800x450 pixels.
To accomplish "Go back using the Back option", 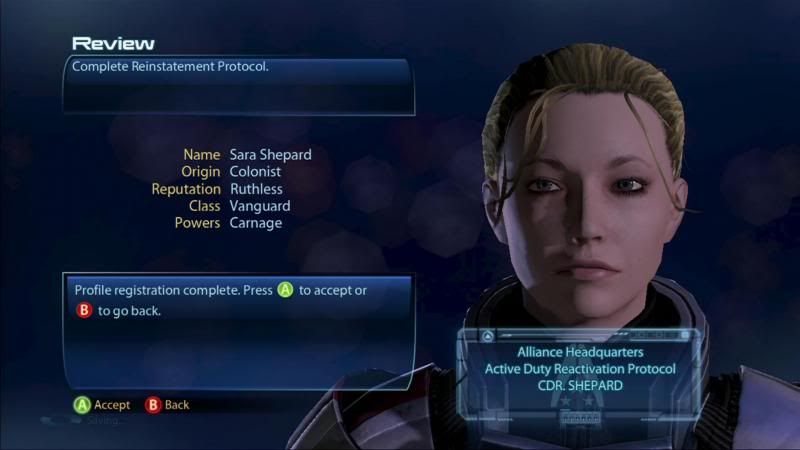I will pyautogui.click(x=167, y=405).
